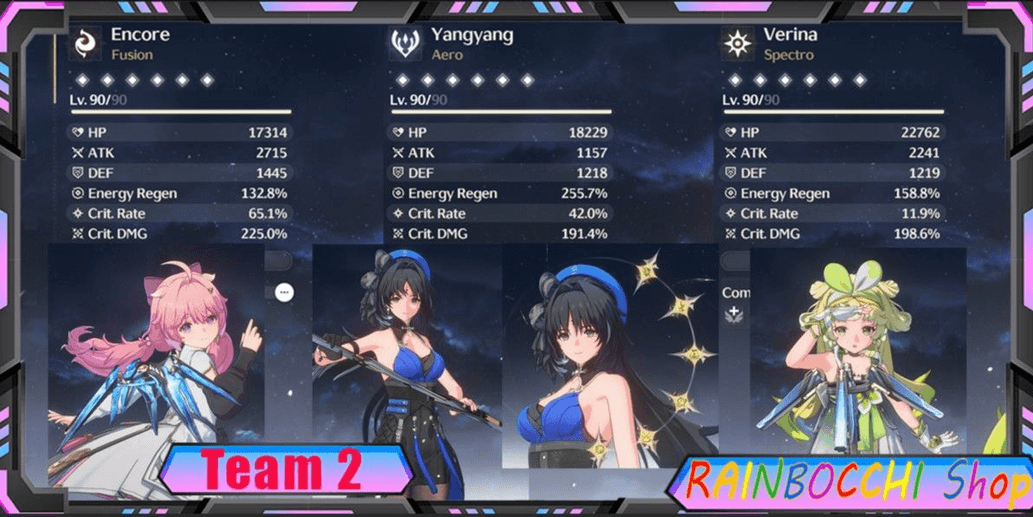Click the plus icon under Com
The width and height of the screenshot is (1033, 517).
735,314
